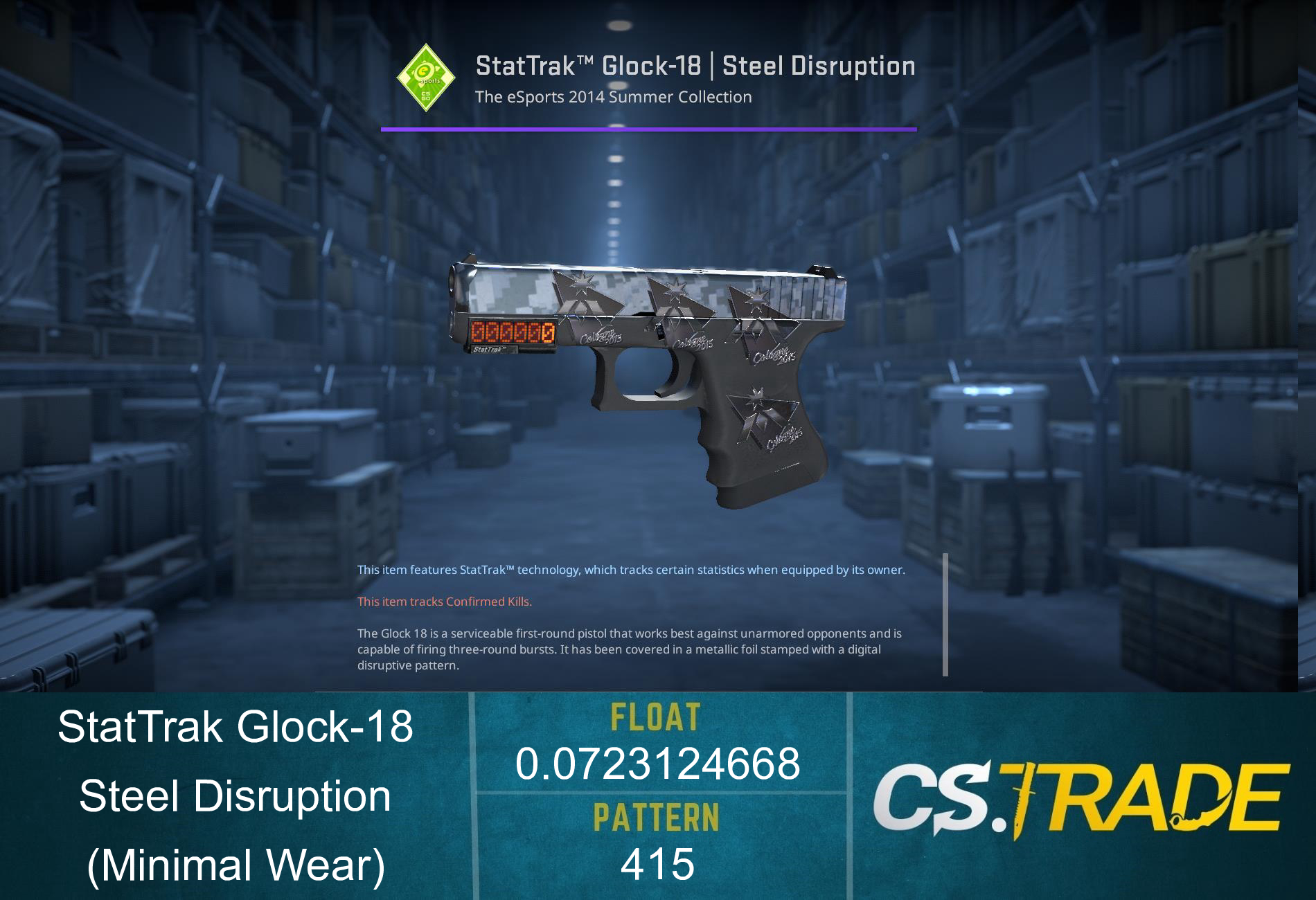The image size is (1316, 900).
Task: Select the StatTrak Glock-18 name panel
Action: (235, 727)
